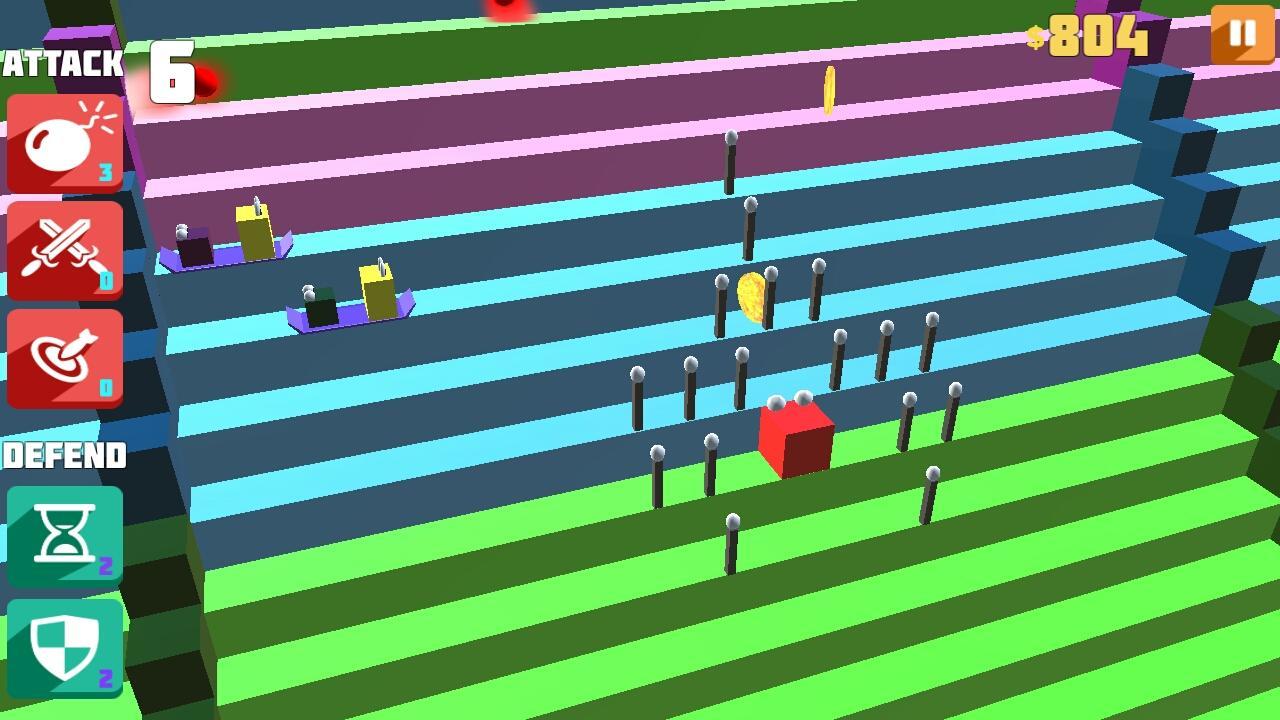
Task: Tap the DEFEND section header
Action: click(x=64, y=456)
